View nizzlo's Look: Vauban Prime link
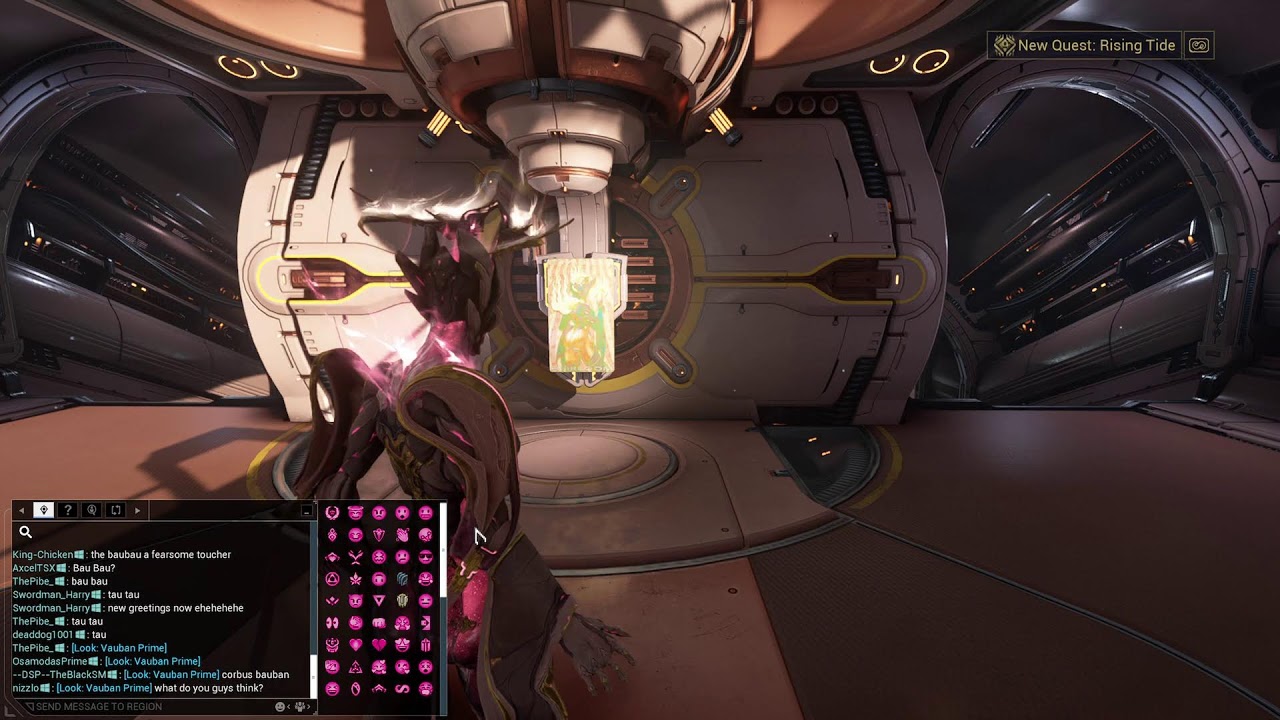1280x720 pixels. coord(104,688)
